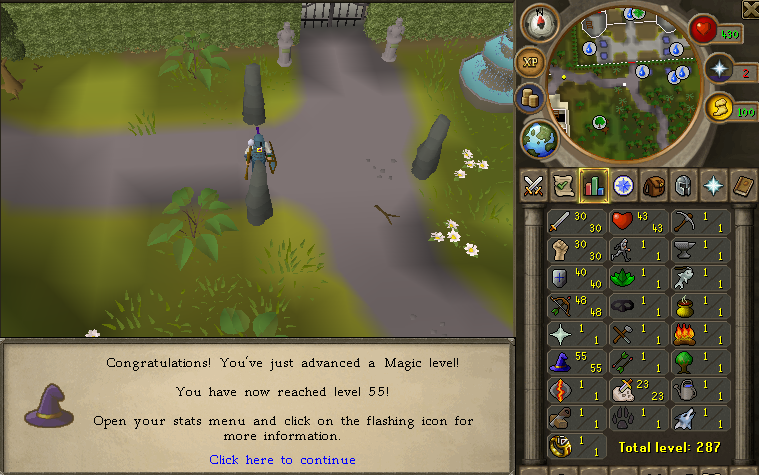Click the gold coins orb beside the minimap

(531, 98)
